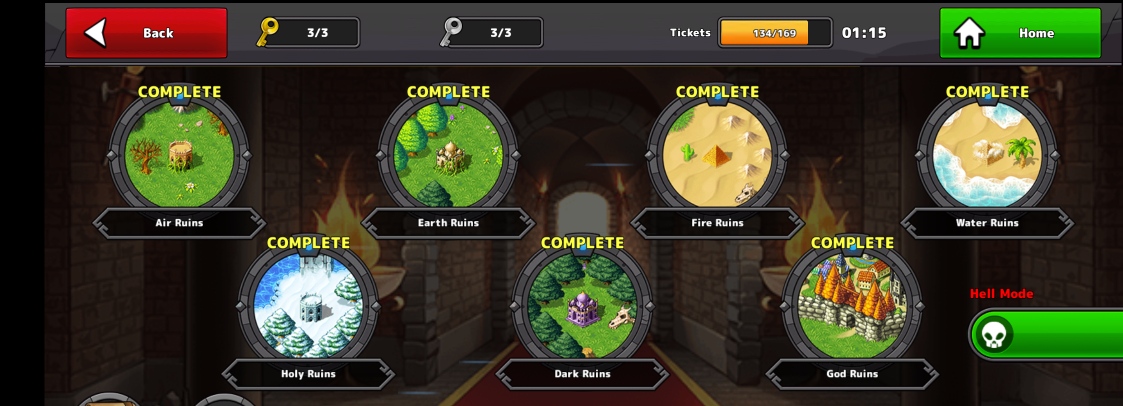Enter the Fire Ruins desert dungeon
Screen dimensions: 1123x406
point(716,153)
